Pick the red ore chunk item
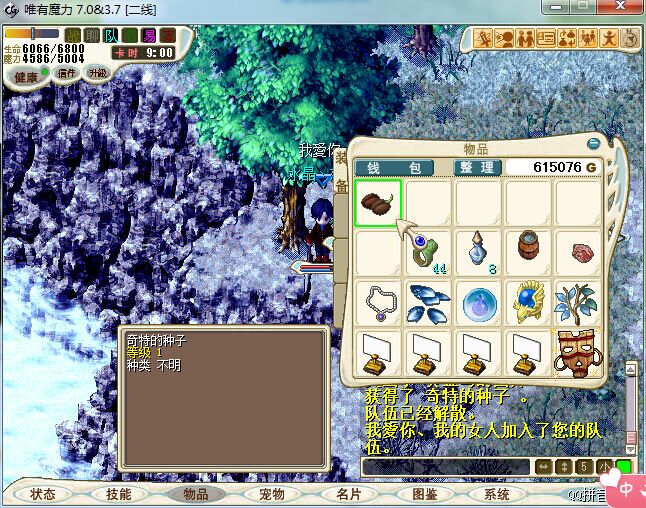 click(x=578, y=252)
